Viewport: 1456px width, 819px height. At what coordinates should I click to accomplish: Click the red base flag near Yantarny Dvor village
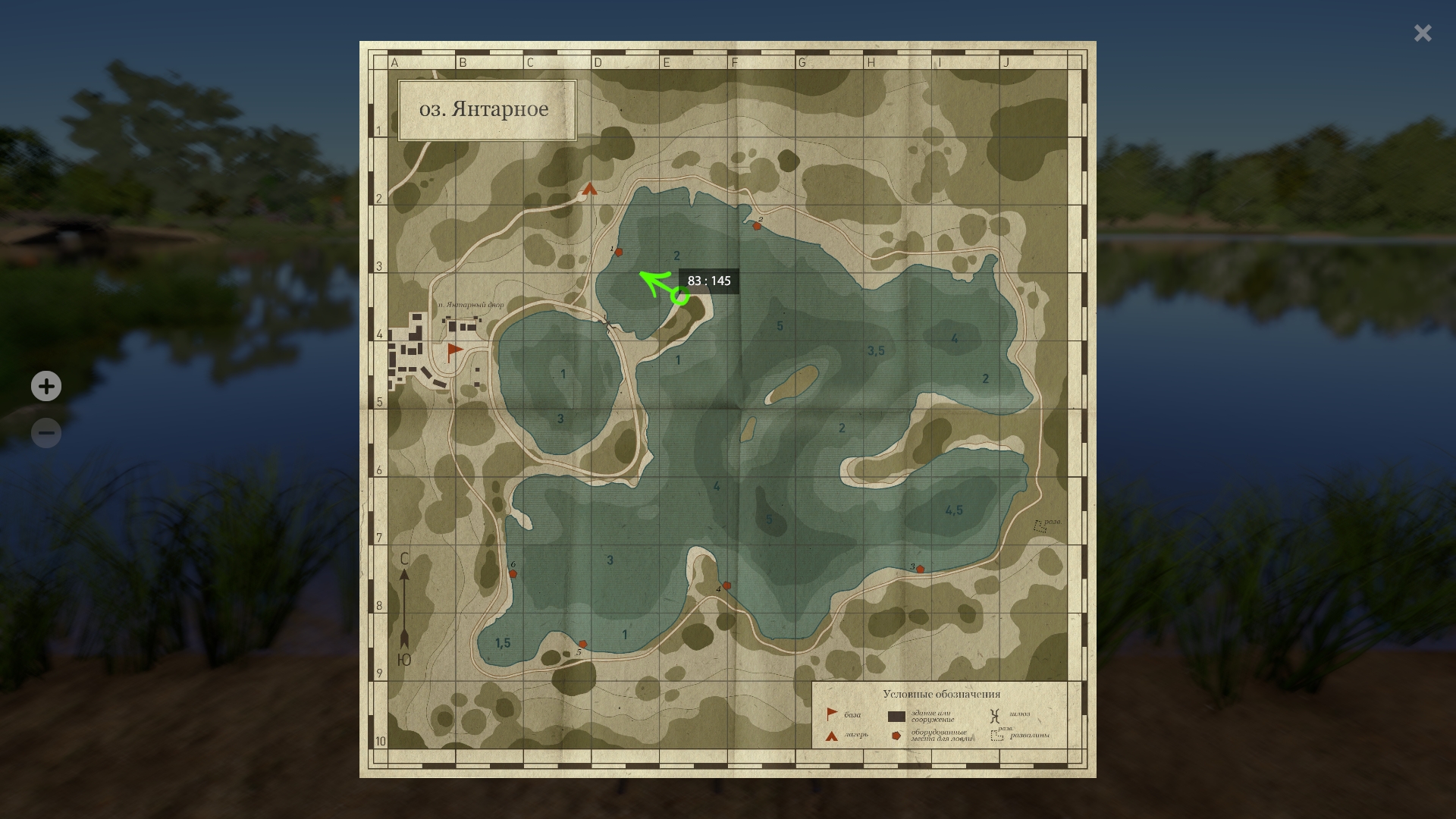[x=450, y=350]
